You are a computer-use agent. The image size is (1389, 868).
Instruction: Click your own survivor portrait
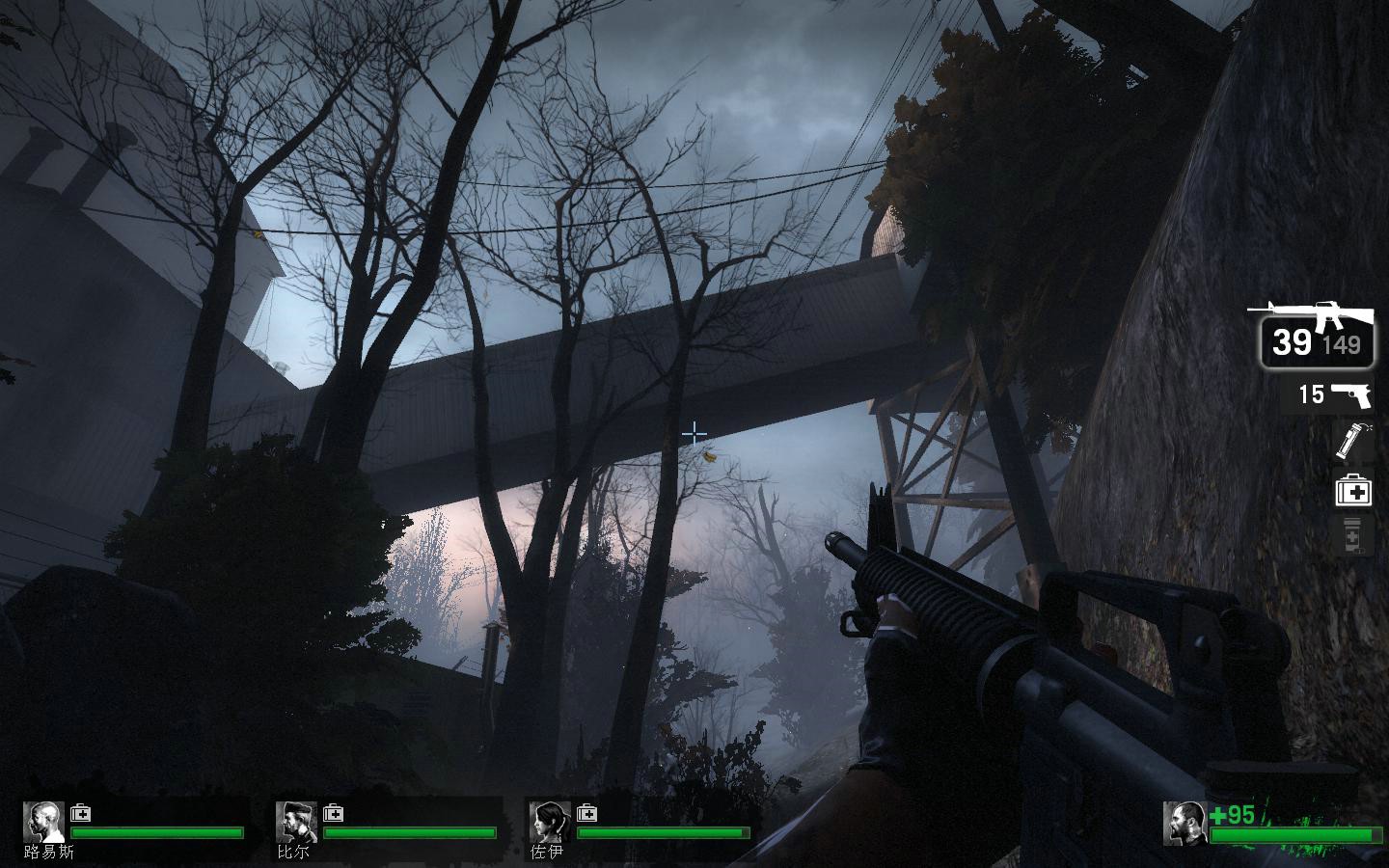[1185, 823]
